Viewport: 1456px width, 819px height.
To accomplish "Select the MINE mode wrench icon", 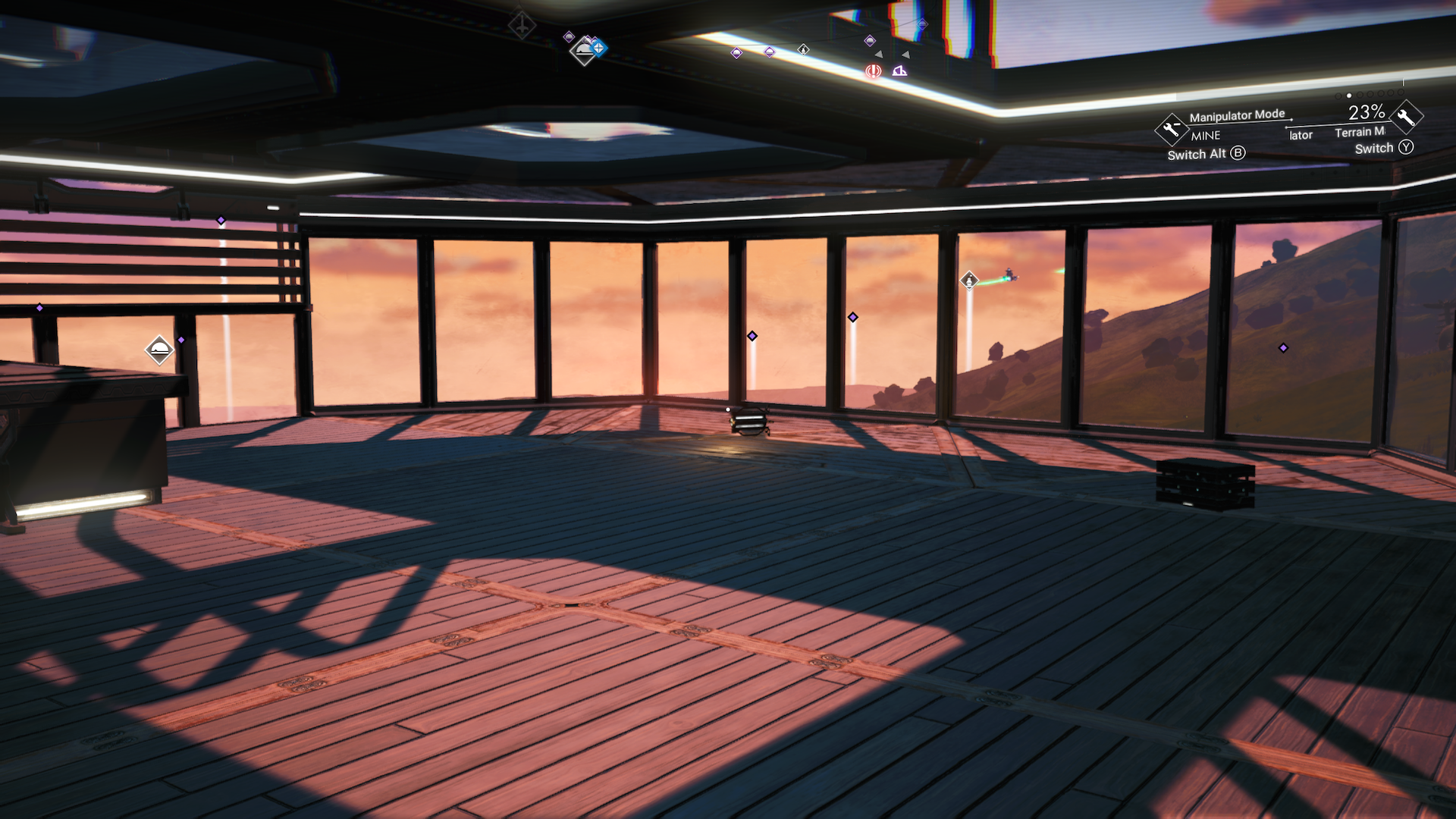I will point(1172,130).
